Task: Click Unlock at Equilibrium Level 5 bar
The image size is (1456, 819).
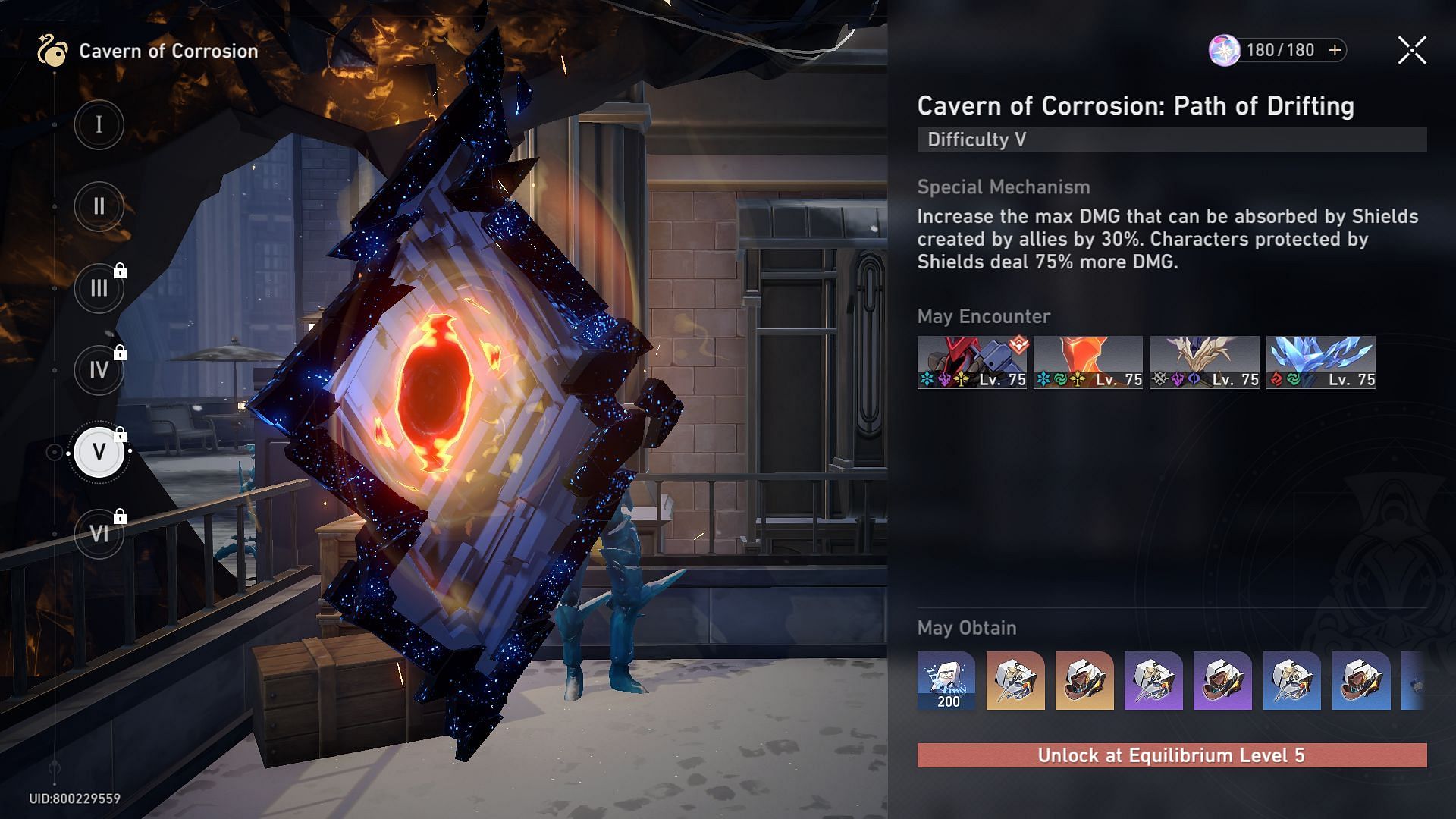Action: point(1172,755)
